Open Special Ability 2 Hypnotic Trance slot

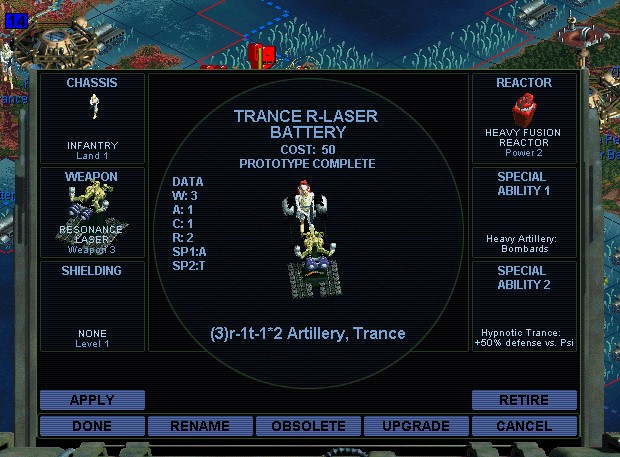point(524,305)
